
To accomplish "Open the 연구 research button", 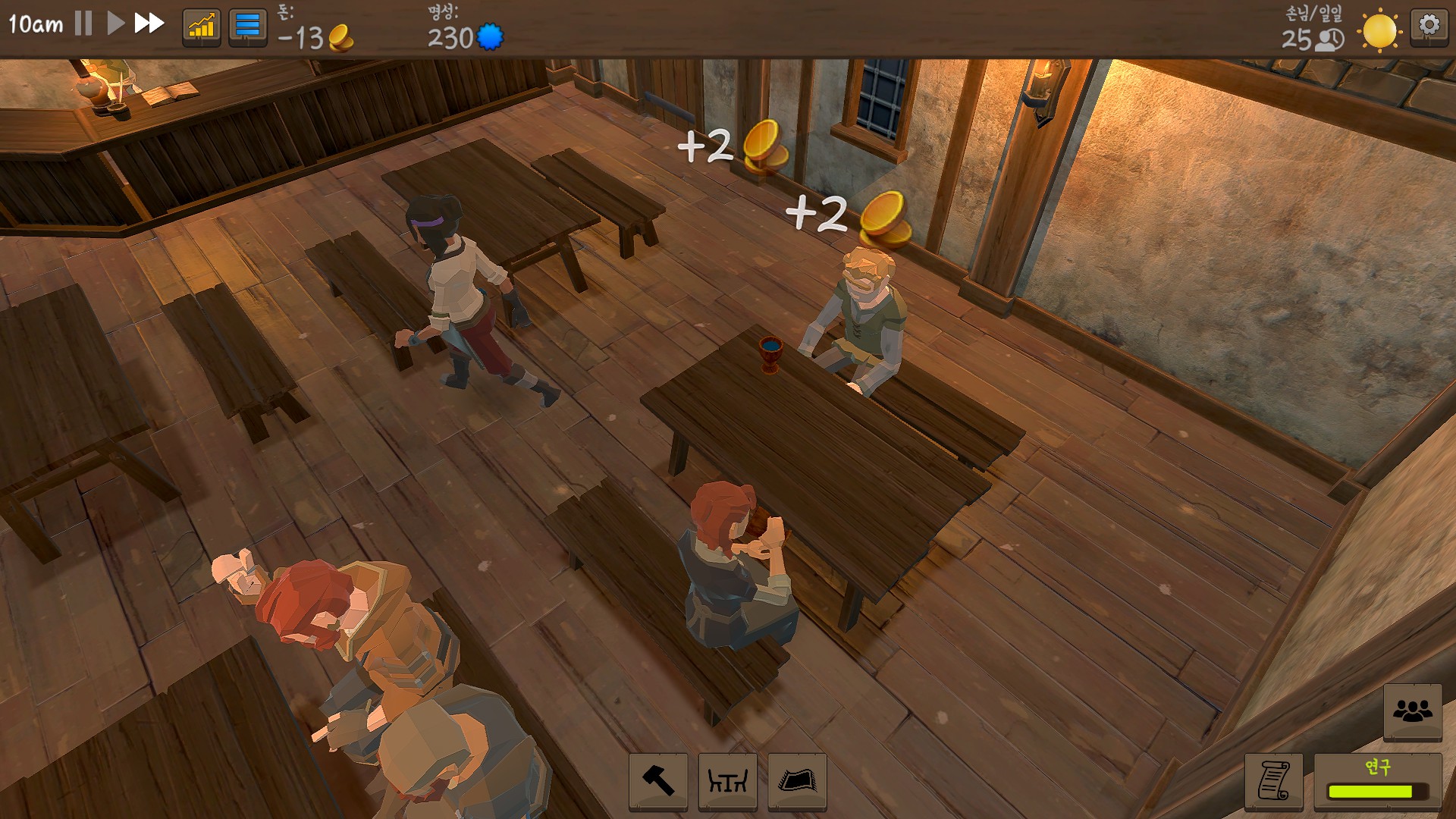I will pos(1377,781).
